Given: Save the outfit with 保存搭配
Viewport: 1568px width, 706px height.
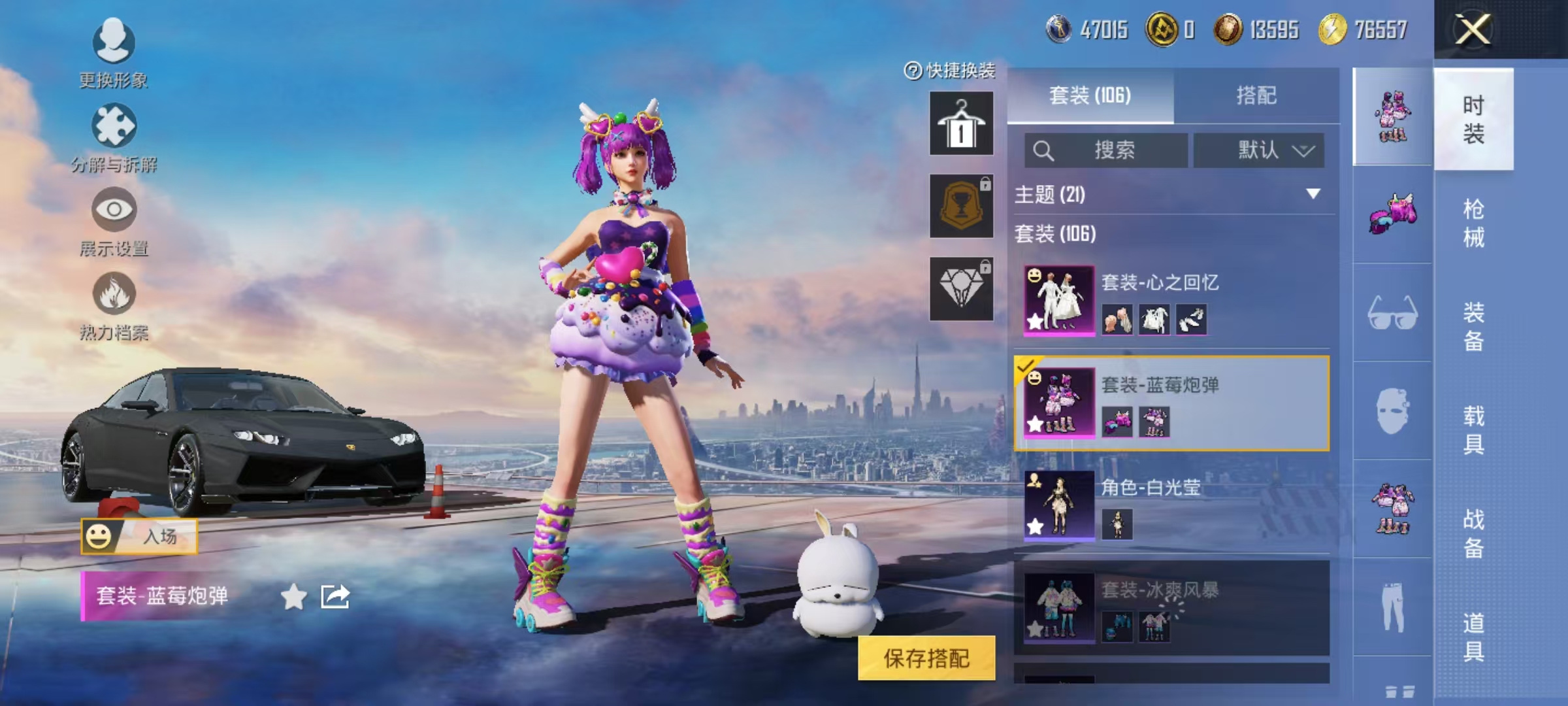Looking at the screenshot, I should 926,658.
